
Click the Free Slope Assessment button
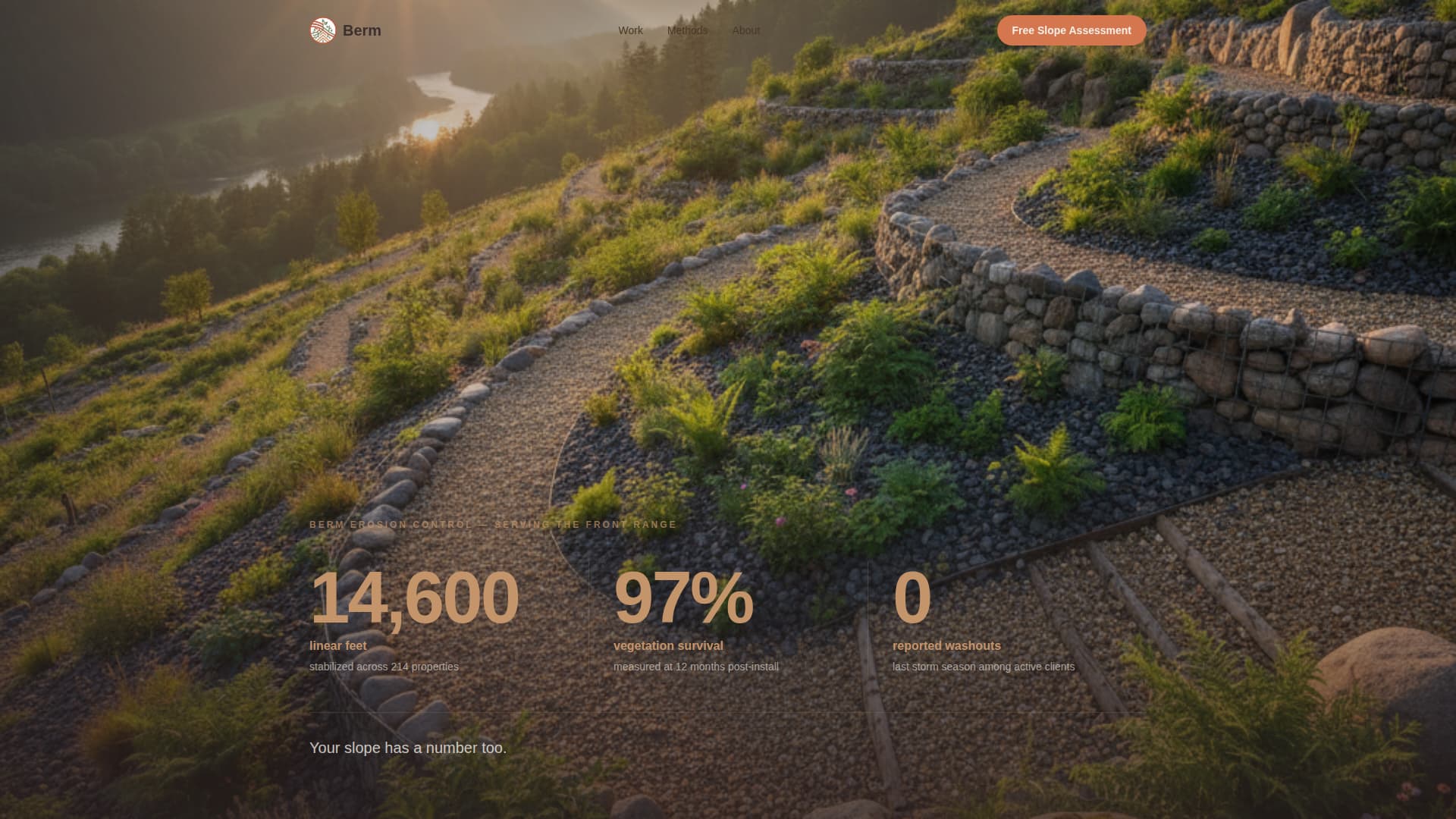1071,30
